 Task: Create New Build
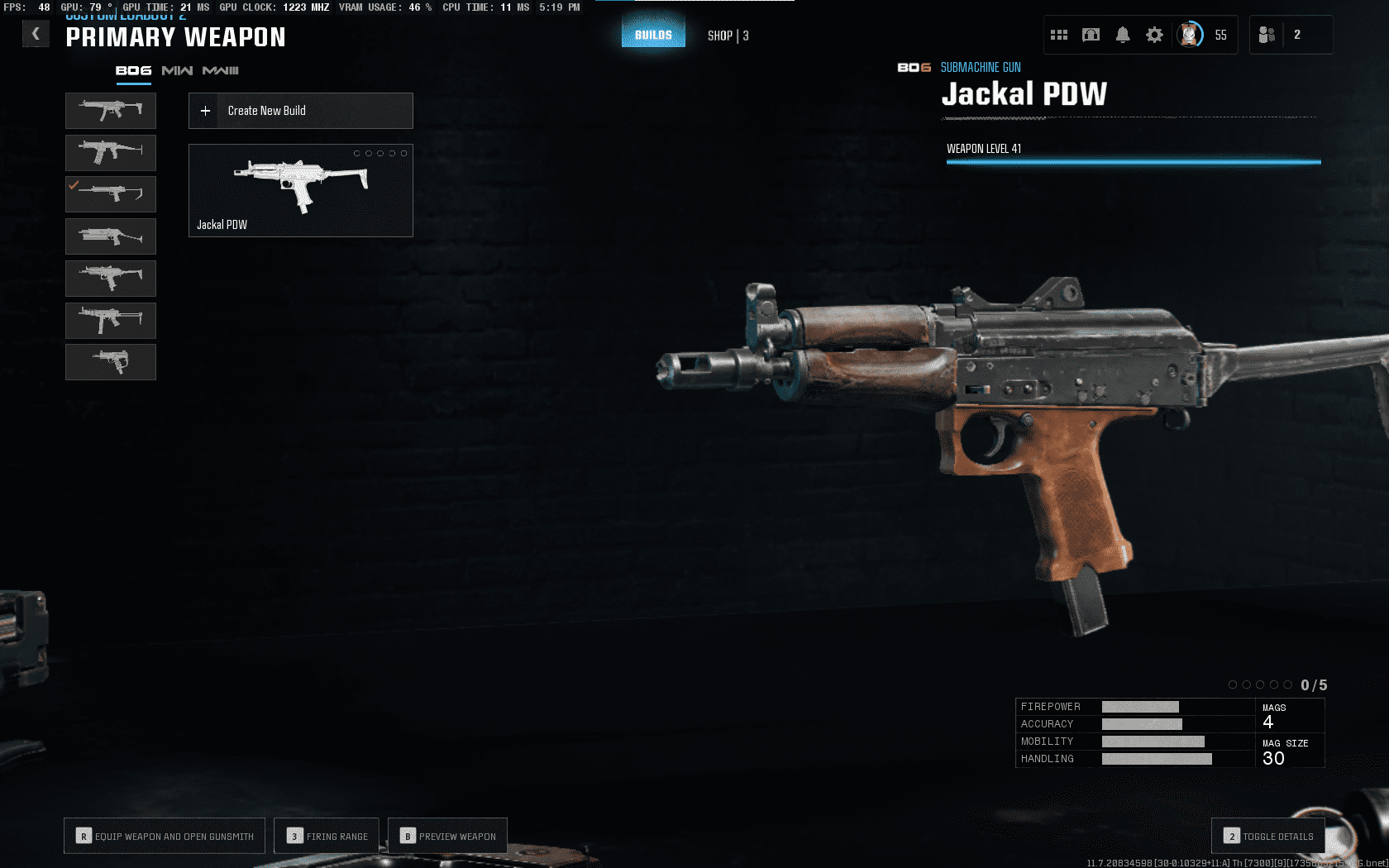pyautogui.click(x=301, y=111)
